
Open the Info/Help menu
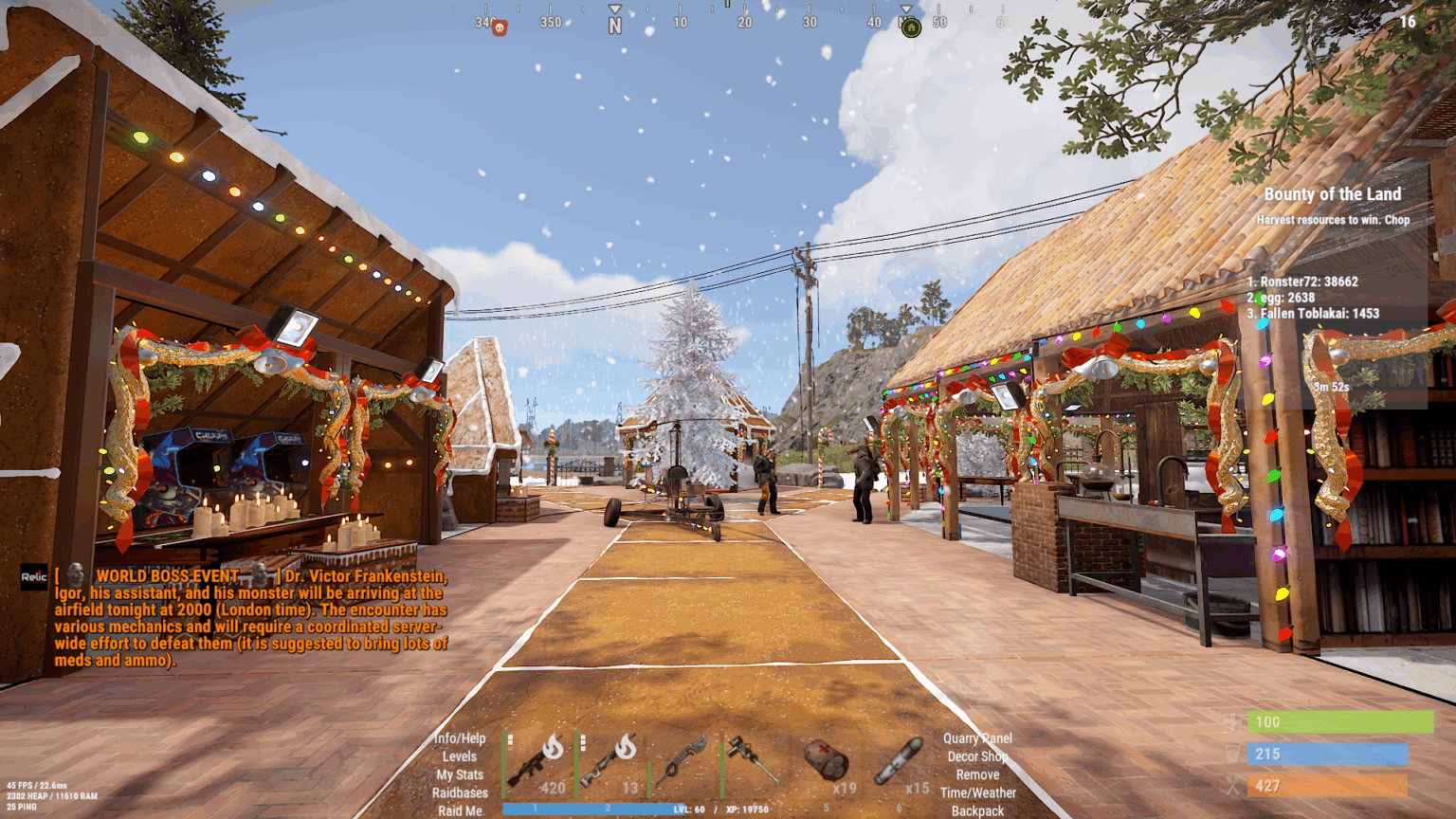click(x=460, y=737)
